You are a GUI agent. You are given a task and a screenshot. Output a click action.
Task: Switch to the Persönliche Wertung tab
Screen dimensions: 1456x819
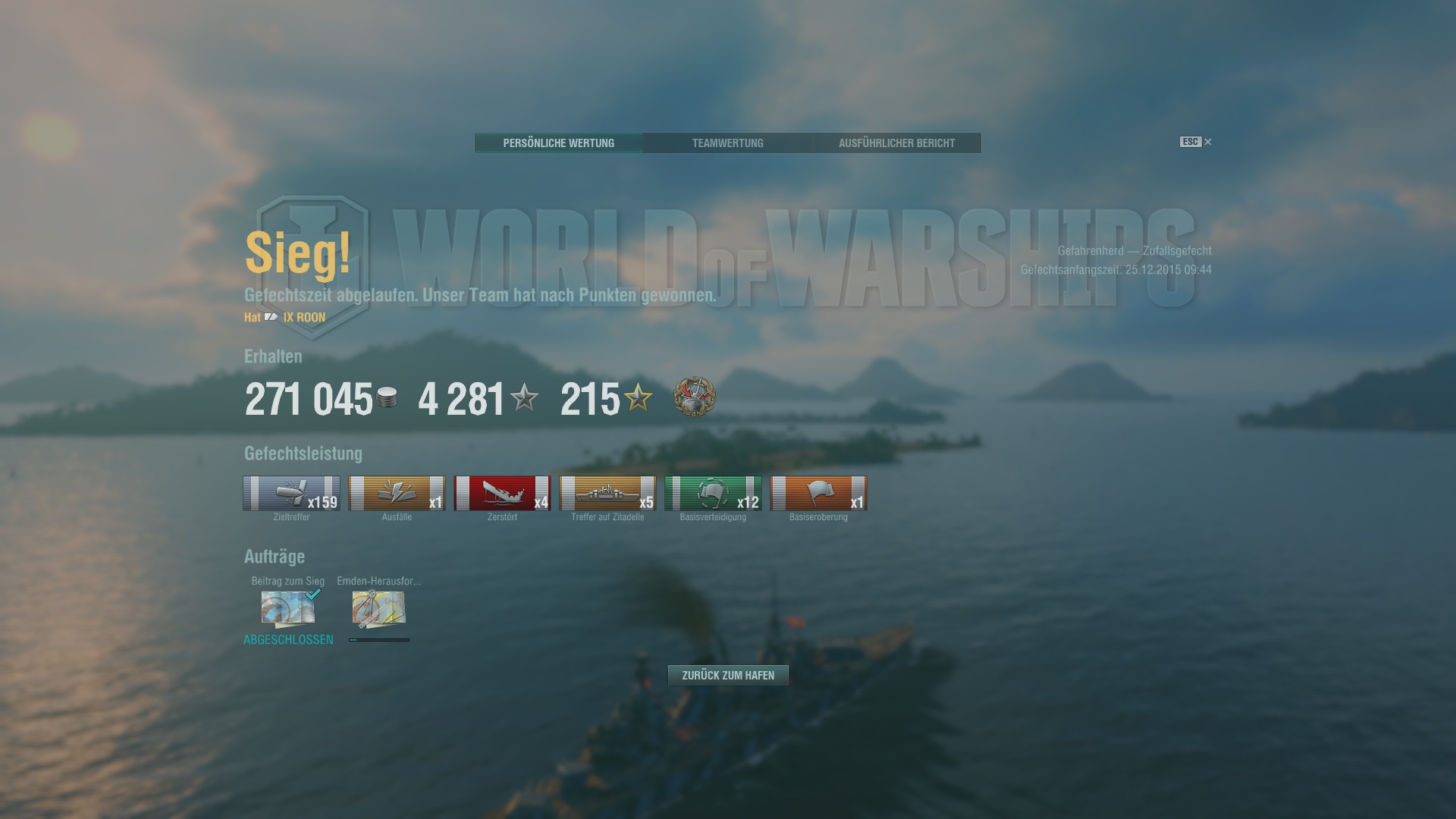click(x=558, y=143)
